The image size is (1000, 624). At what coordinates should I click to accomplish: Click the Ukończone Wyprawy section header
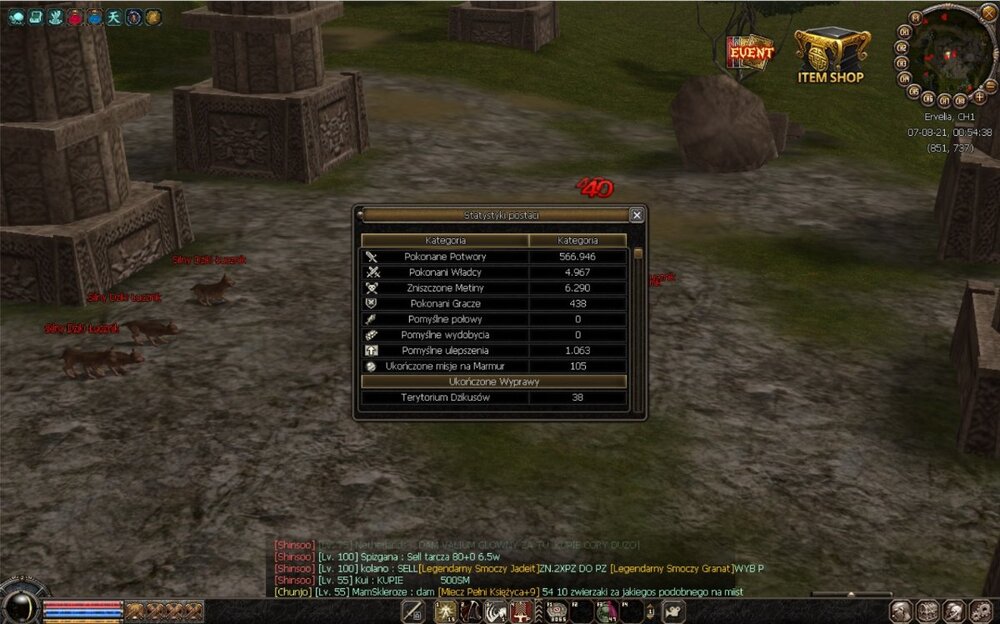495,382
